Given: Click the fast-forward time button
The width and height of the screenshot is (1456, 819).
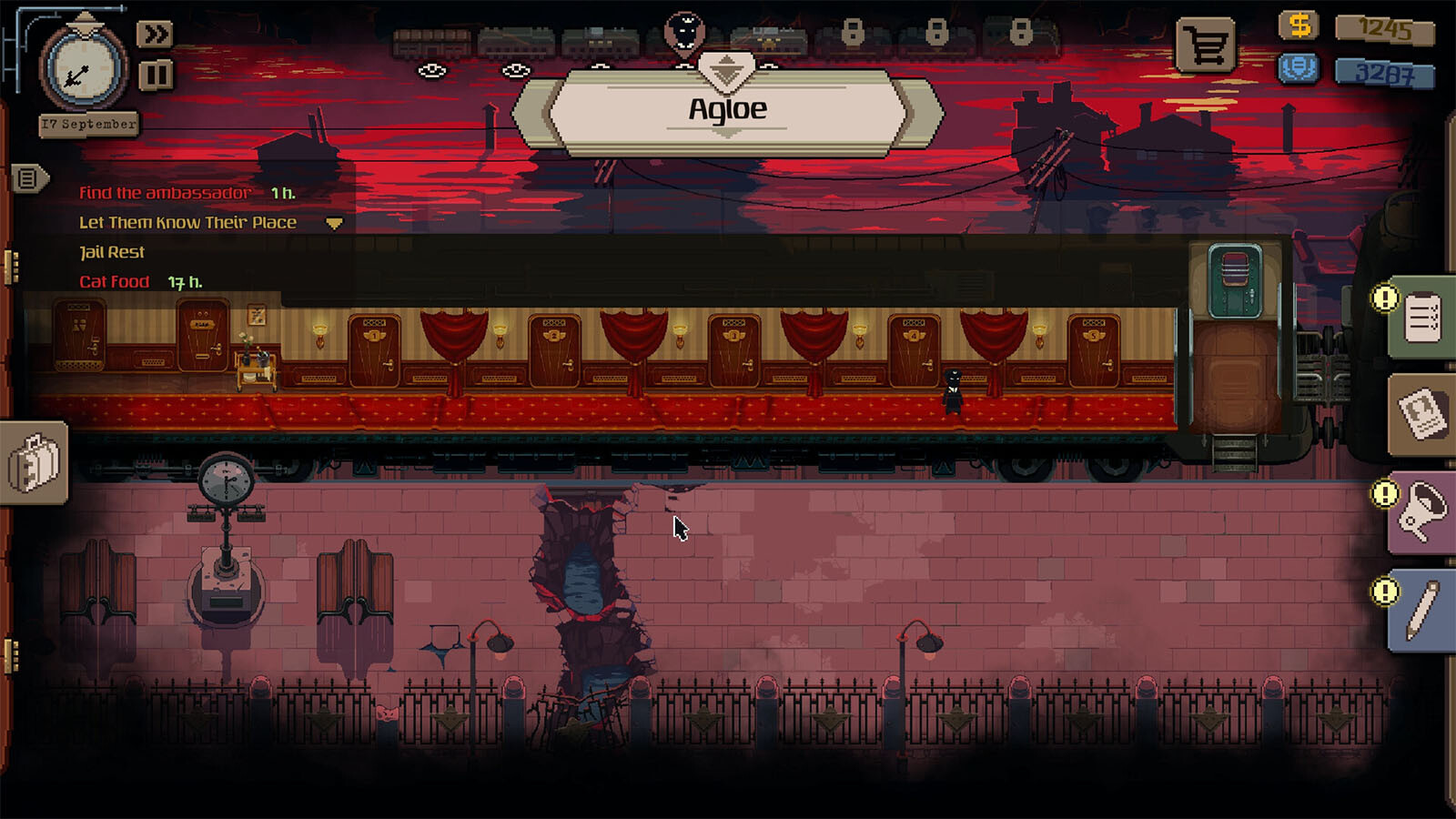Looking at the screenshot, I should [155, 35].
